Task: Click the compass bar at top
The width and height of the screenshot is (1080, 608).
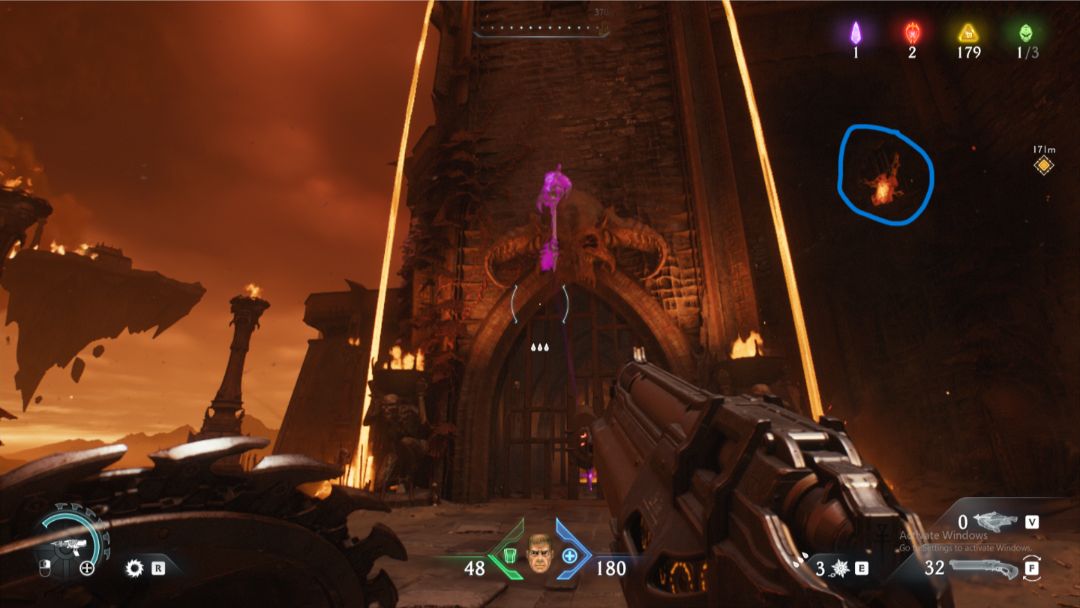Action: point(541,27)
